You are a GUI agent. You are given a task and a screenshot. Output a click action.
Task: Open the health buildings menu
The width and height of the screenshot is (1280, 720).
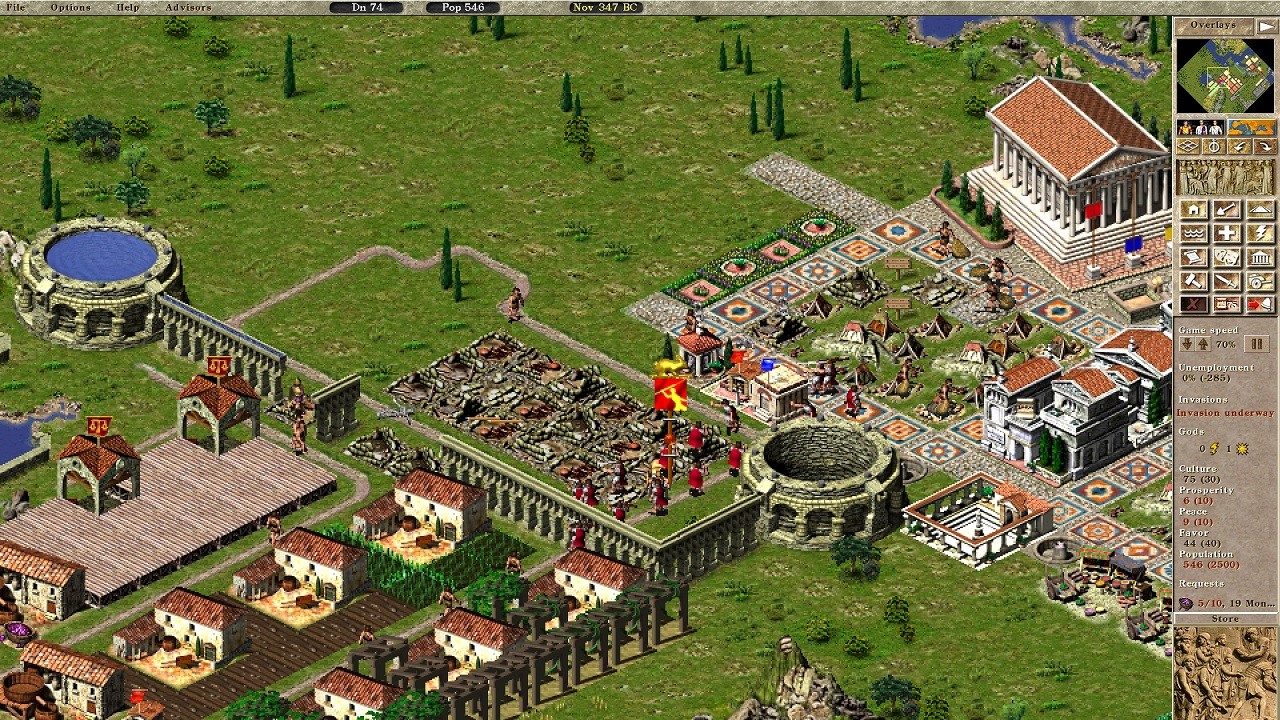[x=1225, y=233]
